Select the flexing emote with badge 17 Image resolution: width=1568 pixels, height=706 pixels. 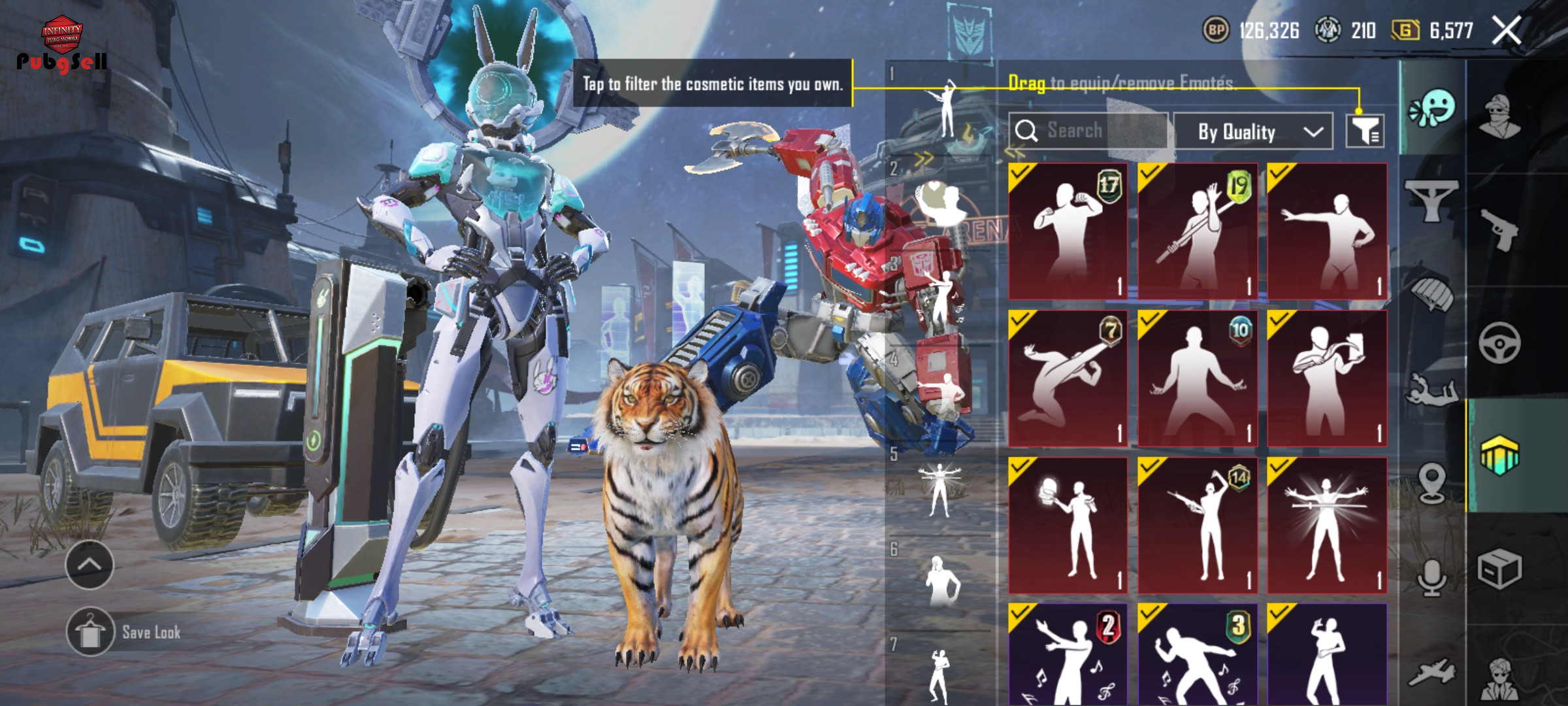click(x=1068, y=231)
